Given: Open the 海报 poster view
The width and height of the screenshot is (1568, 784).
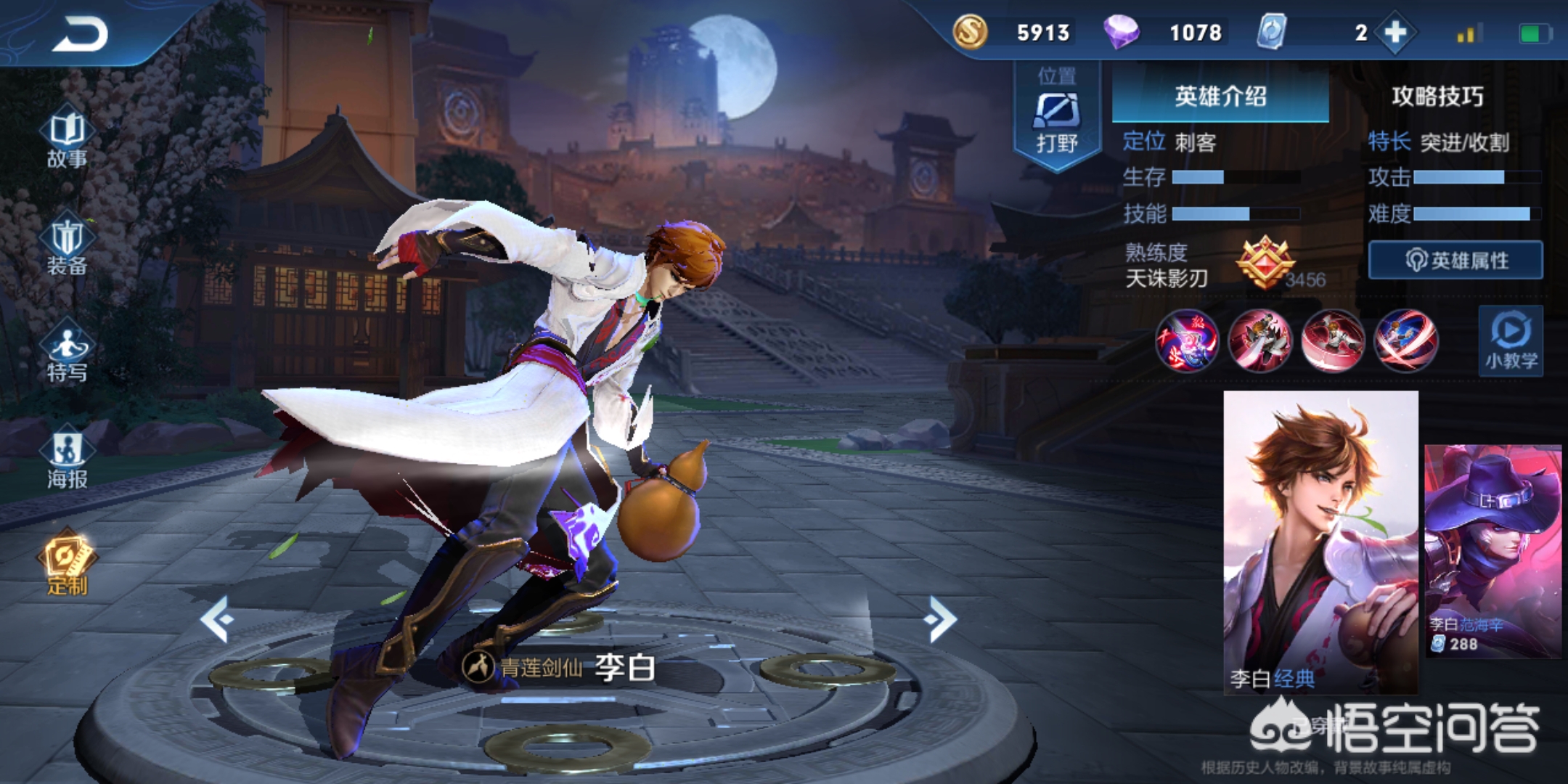Looking at the screenshot, I should 67,460.
